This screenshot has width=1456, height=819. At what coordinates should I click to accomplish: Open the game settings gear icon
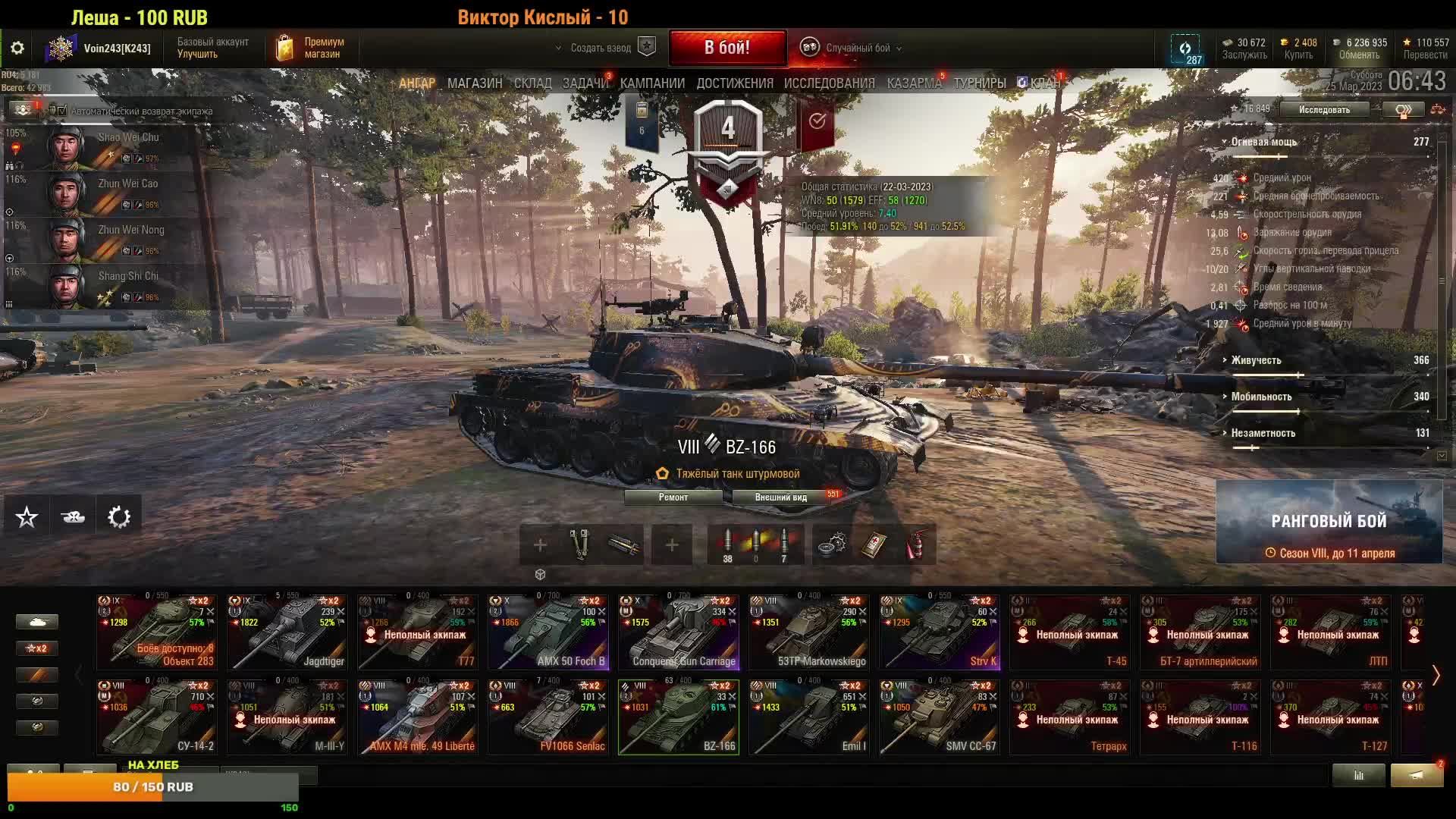(x=17, y=49)
